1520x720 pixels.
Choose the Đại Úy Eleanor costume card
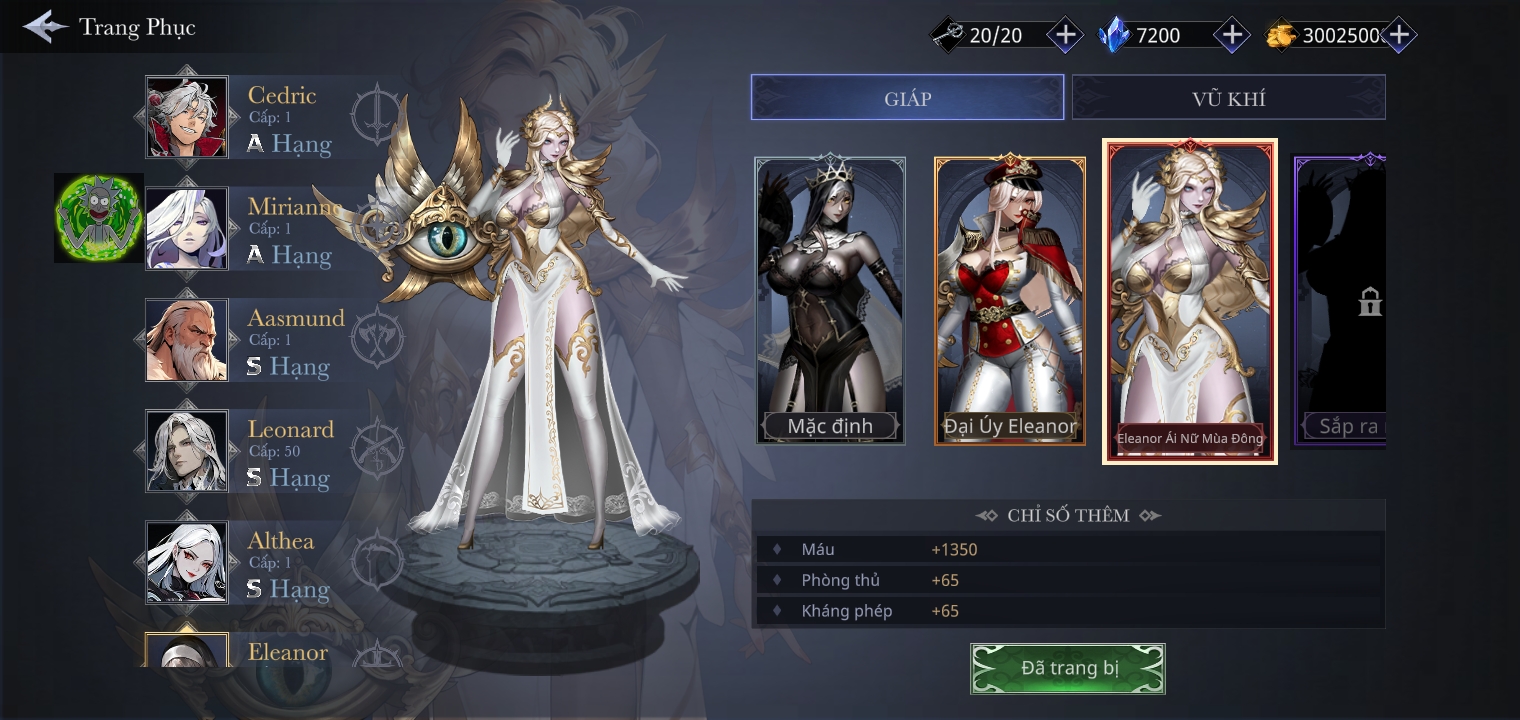tap(1010, 300)
